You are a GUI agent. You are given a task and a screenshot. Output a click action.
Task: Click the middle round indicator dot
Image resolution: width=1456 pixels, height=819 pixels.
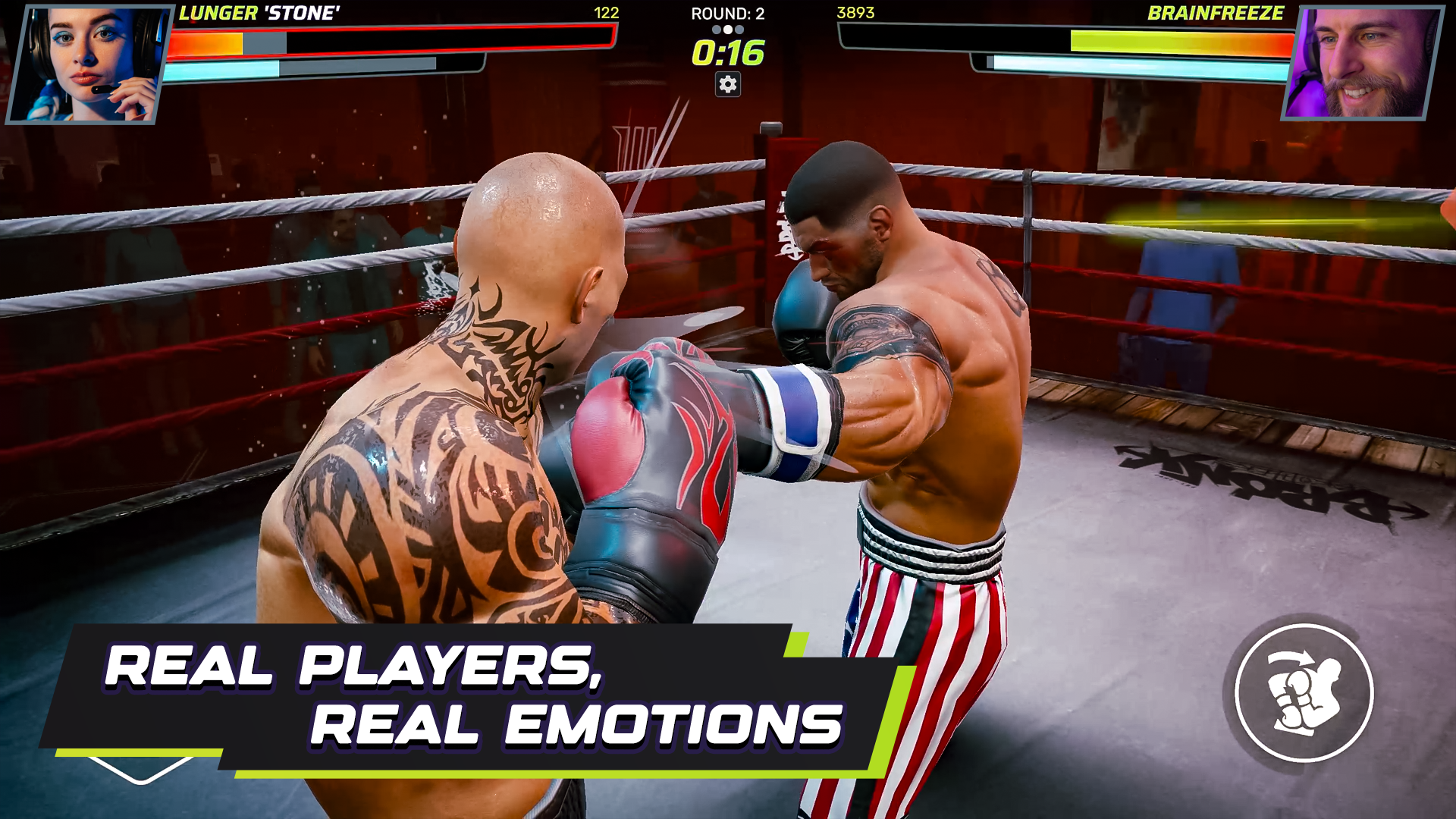[x=728, y=28]
